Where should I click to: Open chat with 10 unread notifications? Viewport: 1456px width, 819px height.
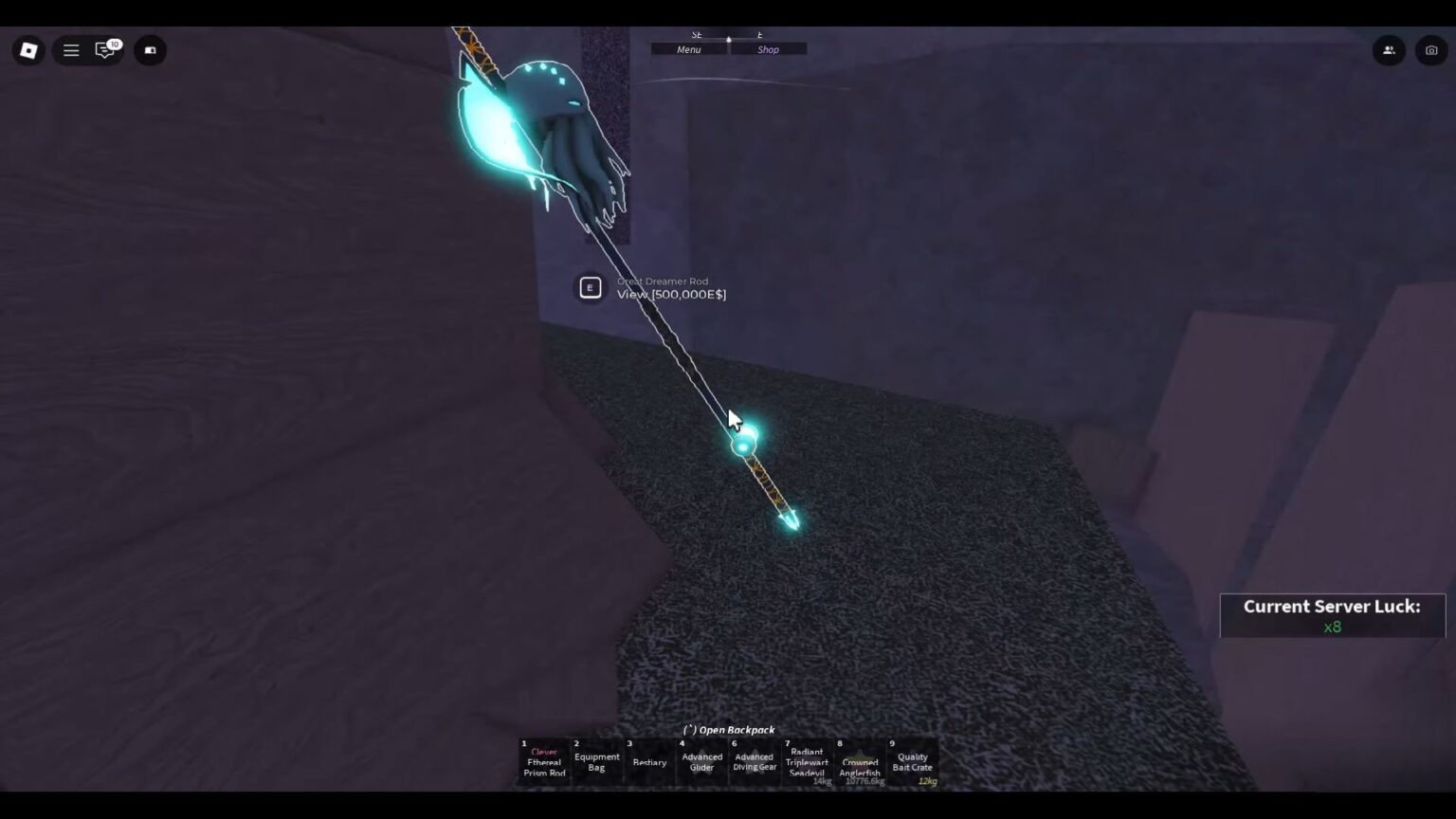click(106, 50)
